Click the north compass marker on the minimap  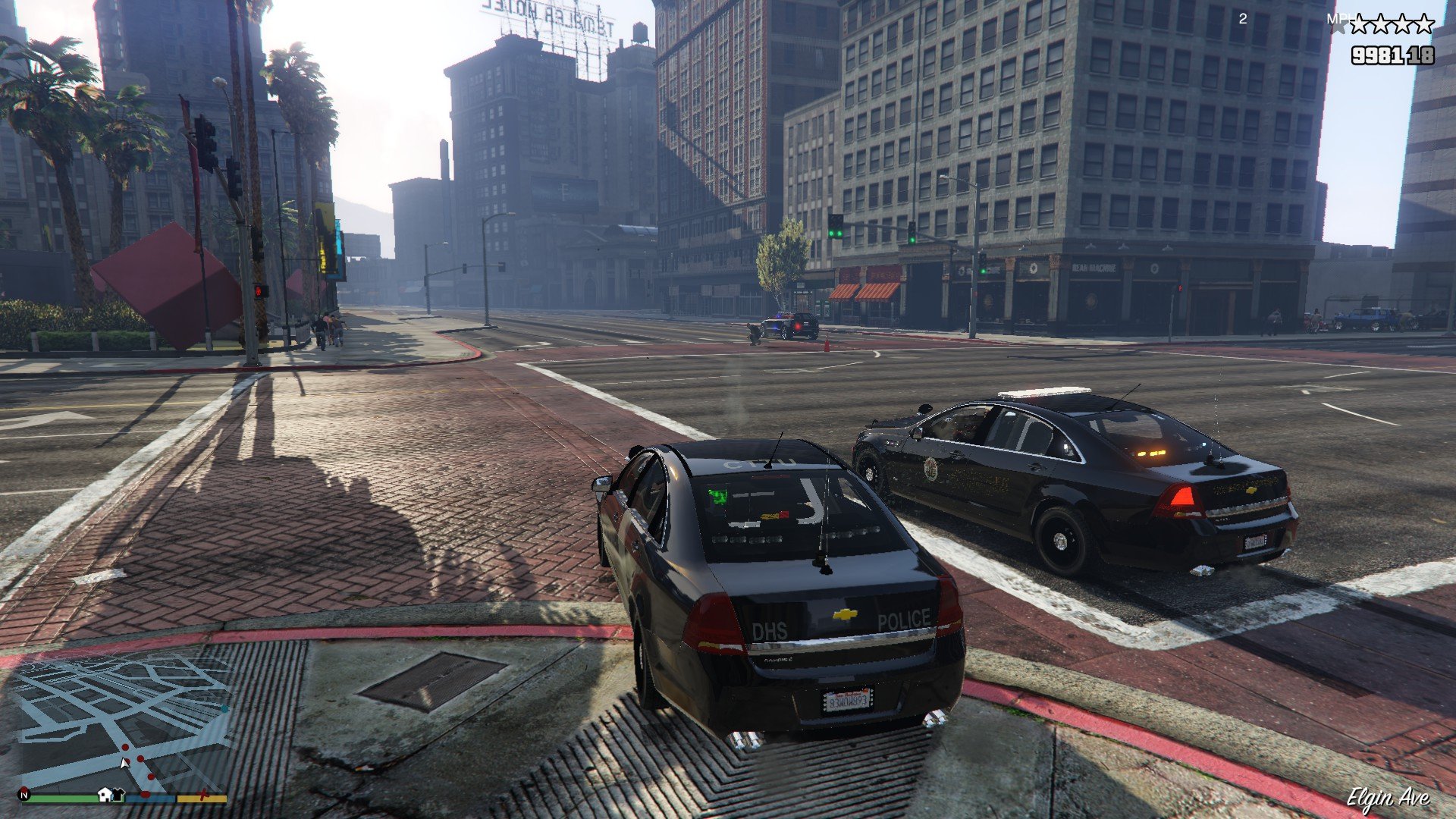click(x=25, y=795)
